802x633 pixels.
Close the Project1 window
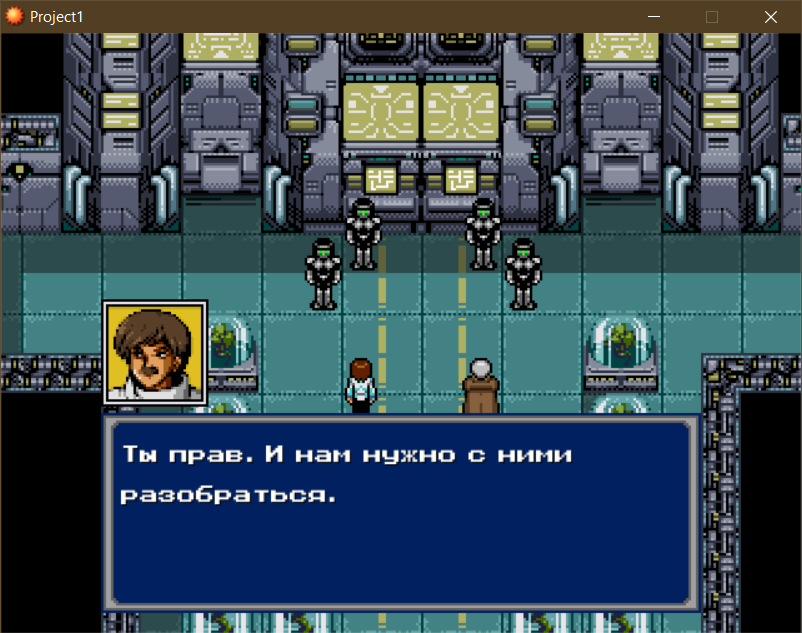[771, 17]
